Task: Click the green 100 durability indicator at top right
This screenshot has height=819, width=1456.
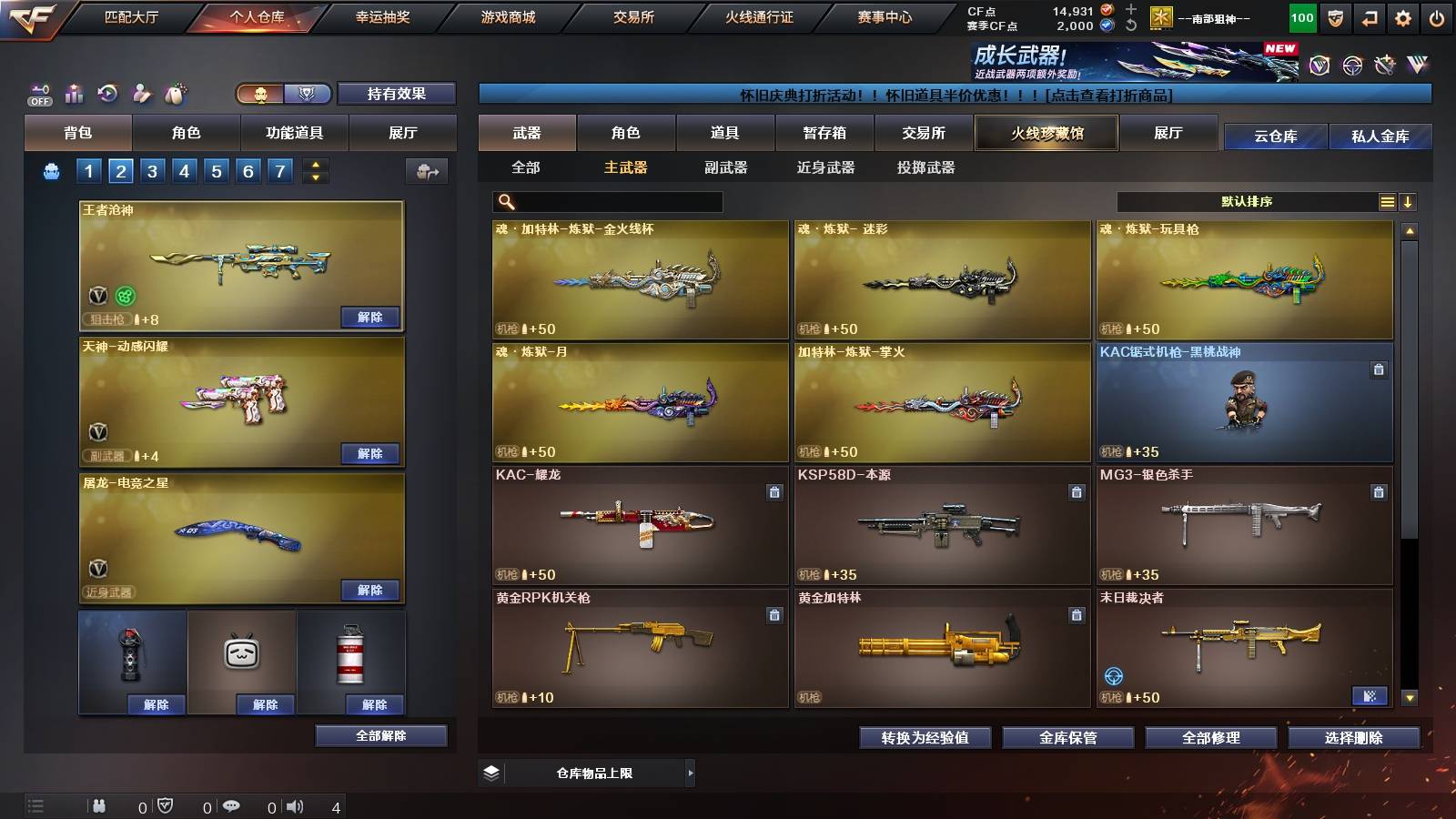Action: [x=1303, y=17]
